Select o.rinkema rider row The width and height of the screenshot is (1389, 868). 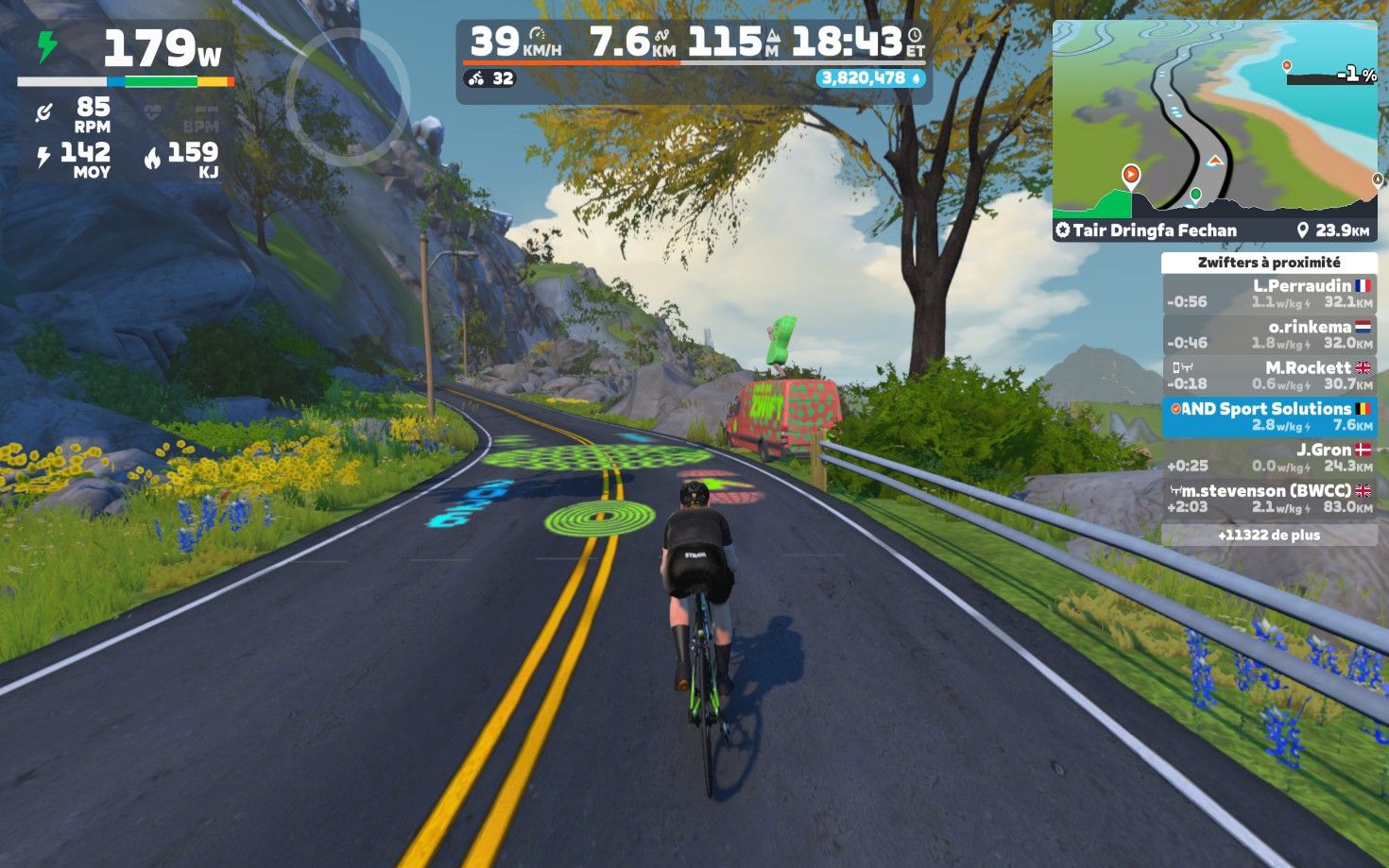coord(1268,334)
